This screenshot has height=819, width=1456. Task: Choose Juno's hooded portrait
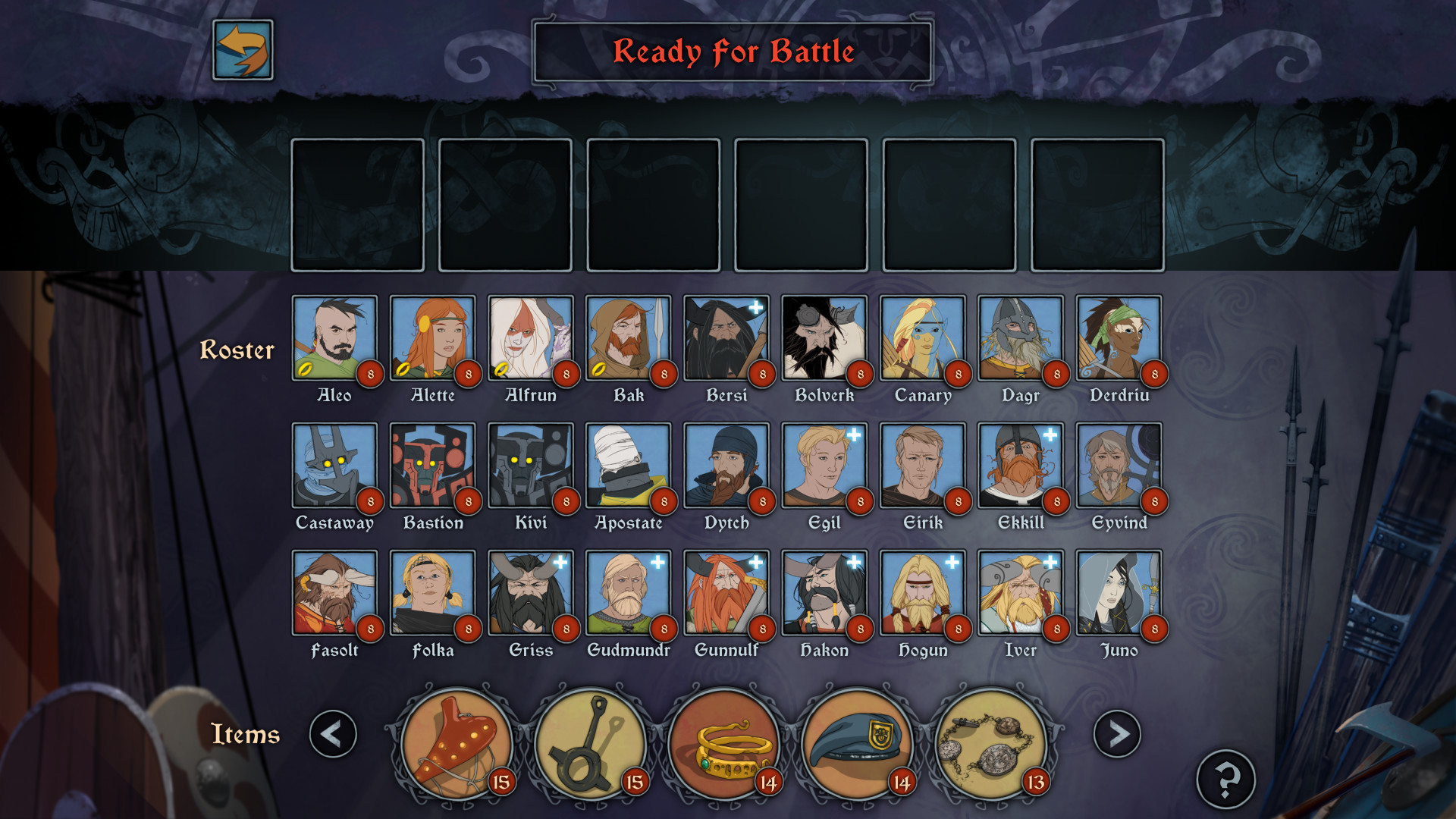(x=1119, y=592)
